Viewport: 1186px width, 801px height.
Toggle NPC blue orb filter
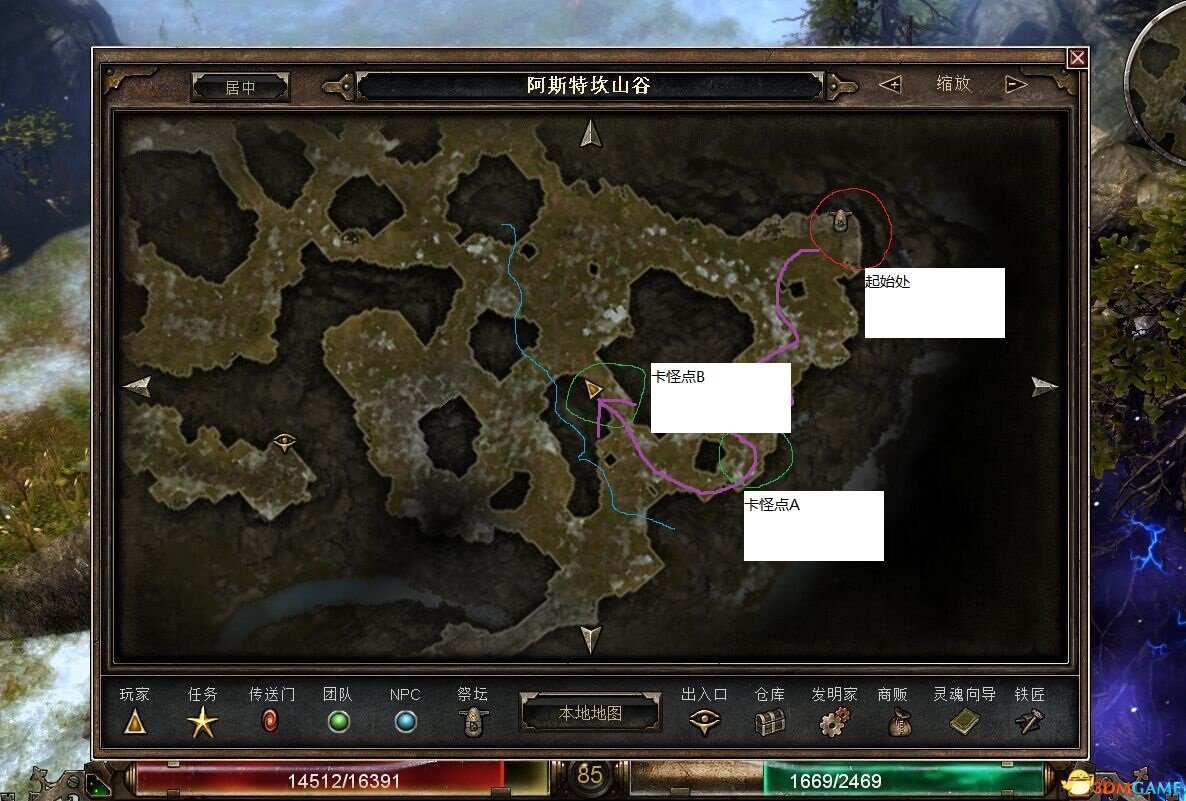pos(405,721)
